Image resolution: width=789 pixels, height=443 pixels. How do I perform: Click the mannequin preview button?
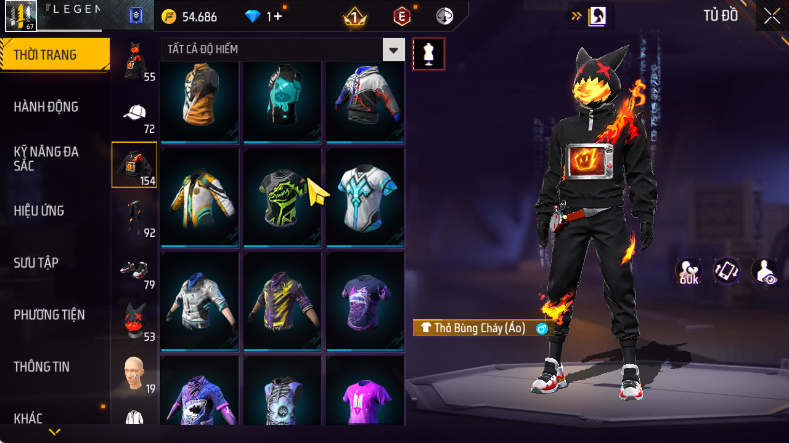(x=429, y=52)
